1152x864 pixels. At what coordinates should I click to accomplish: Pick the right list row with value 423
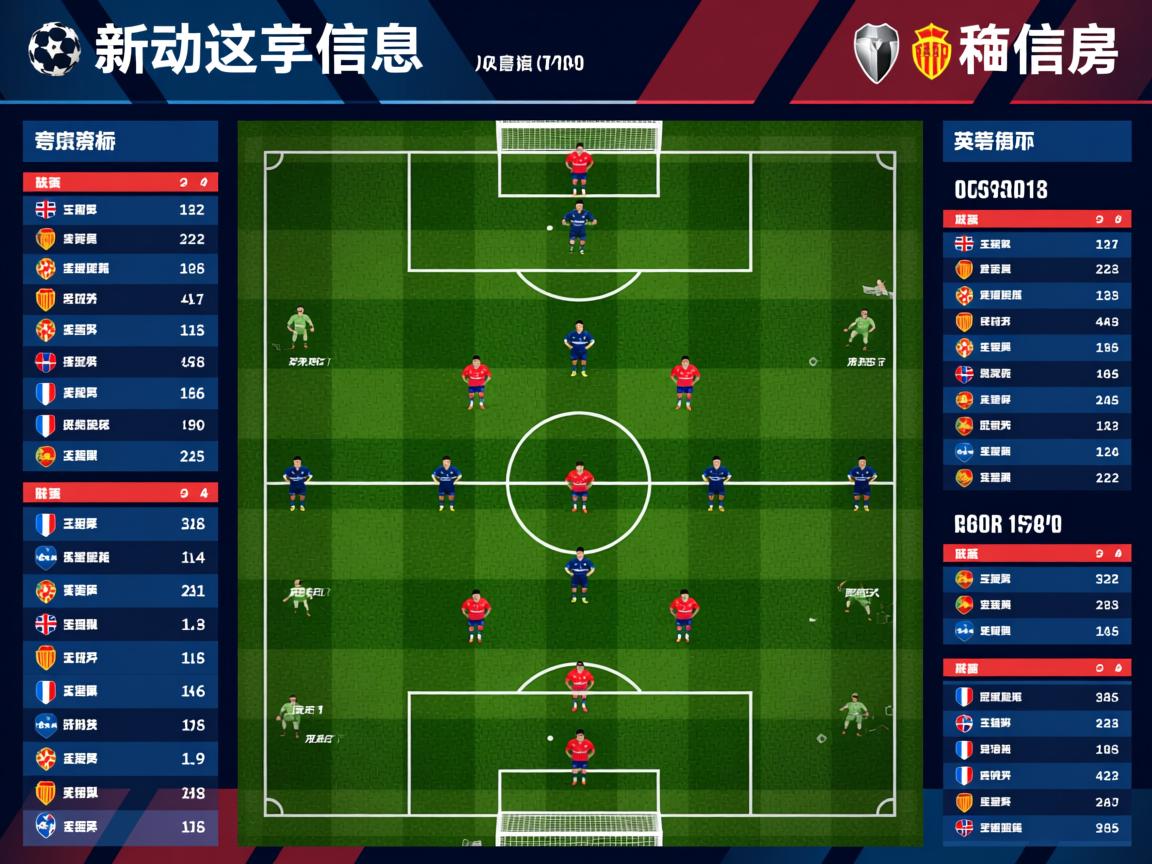1037,775
